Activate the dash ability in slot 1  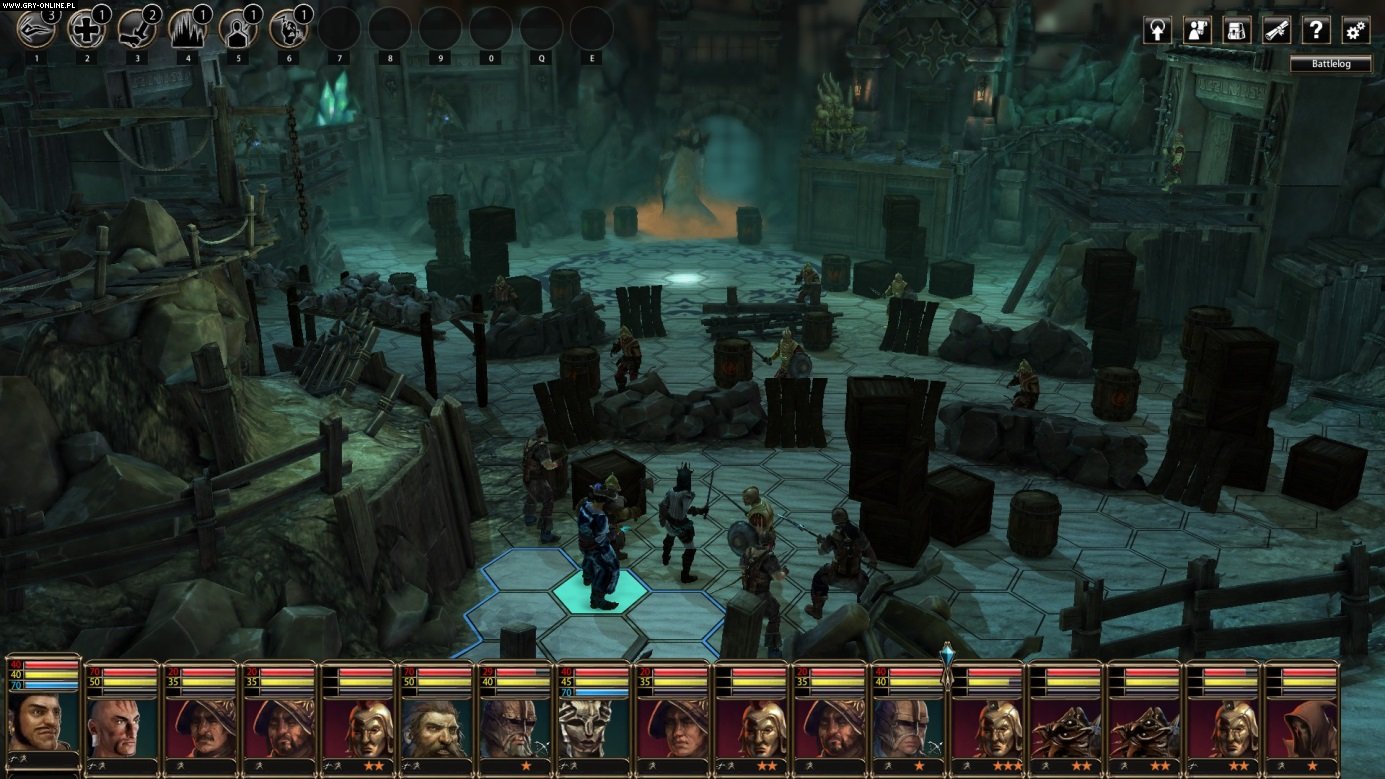36,28
